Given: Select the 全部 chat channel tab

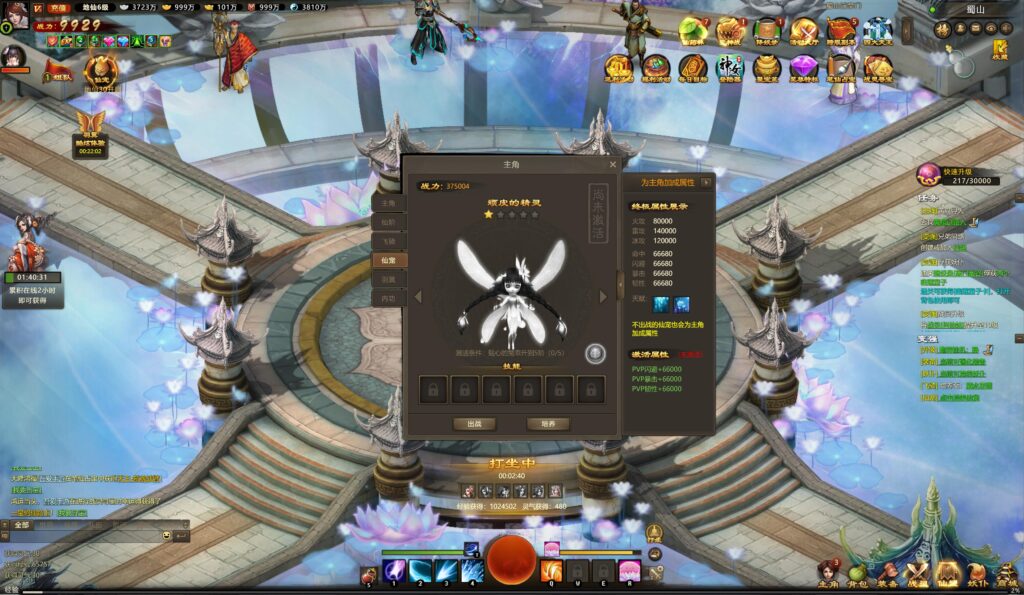Looking at the screenshot, I should [23, 525].
